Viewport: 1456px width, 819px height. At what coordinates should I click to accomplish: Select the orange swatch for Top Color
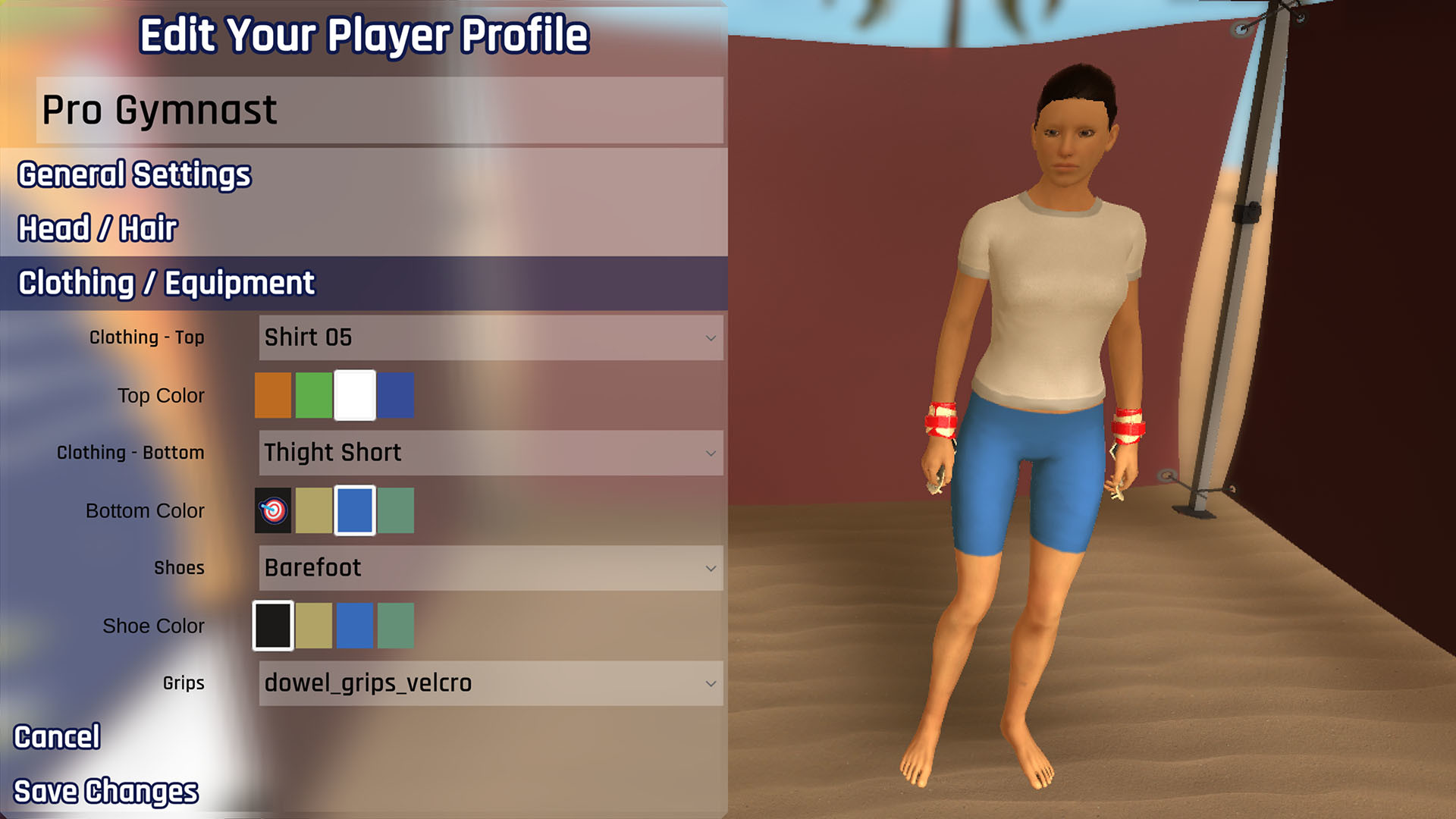273,395
